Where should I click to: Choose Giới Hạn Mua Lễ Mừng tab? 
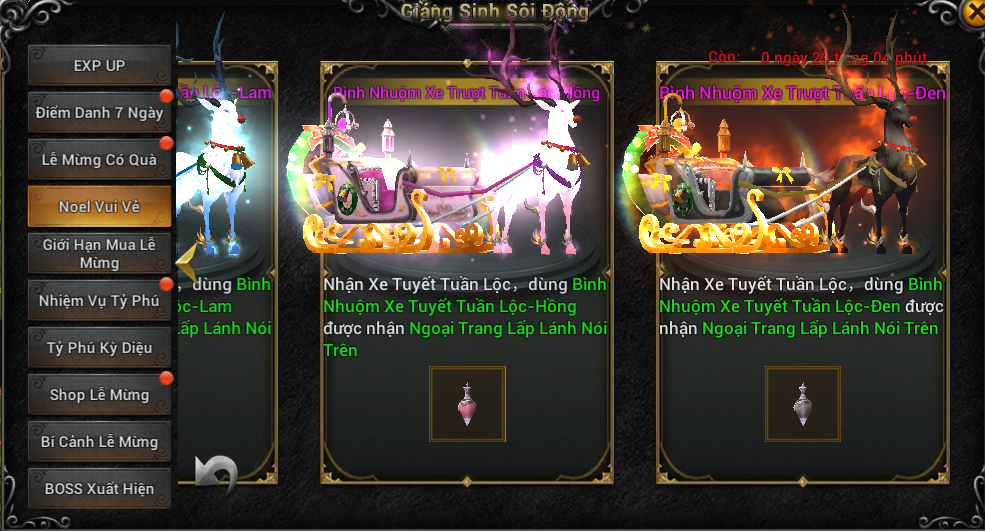click(x=99, y=254)
